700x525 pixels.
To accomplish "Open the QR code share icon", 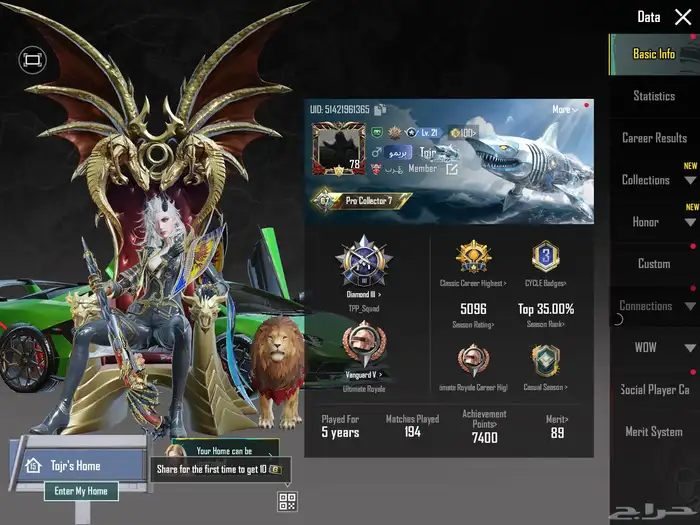I will click(287, 502).
